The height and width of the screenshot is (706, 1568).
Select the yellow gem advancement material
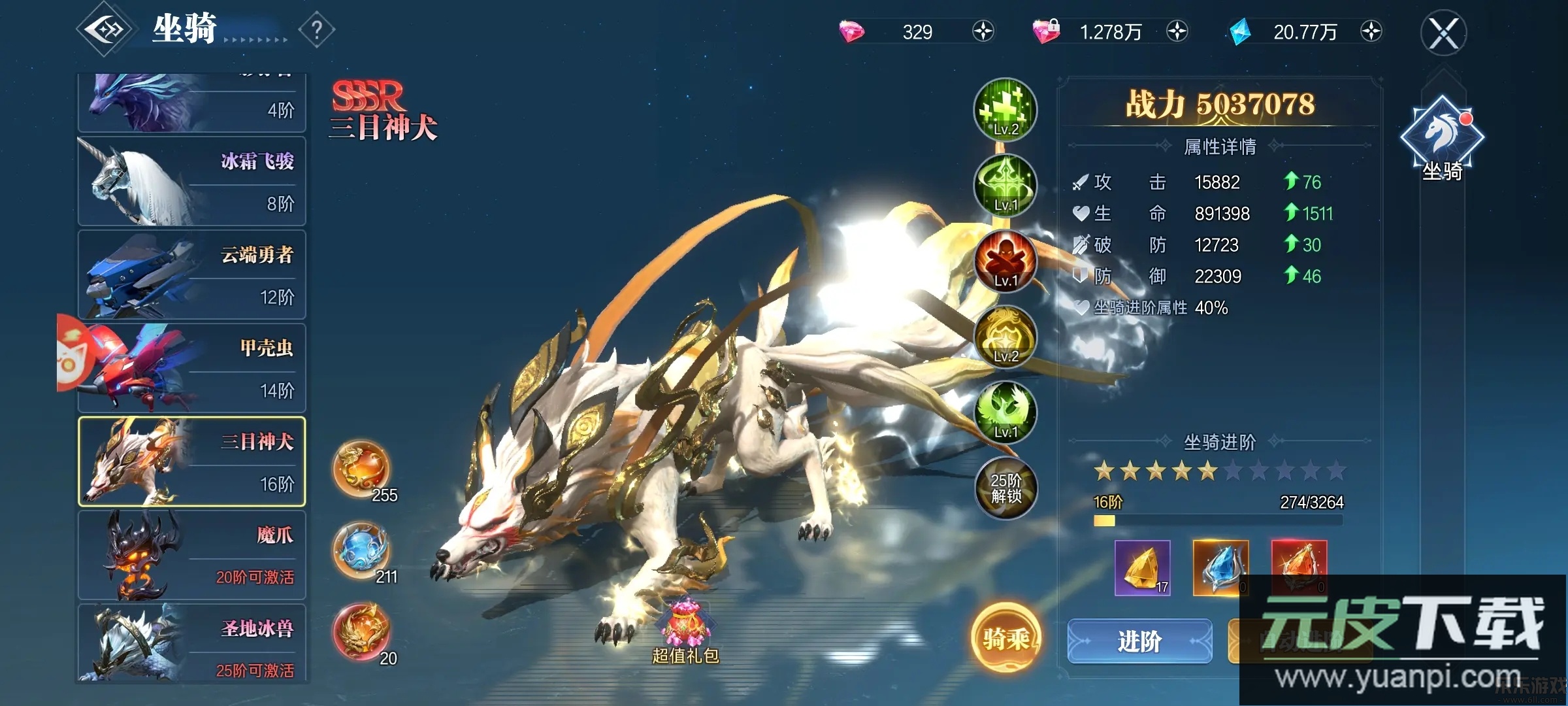(1142, 567)
